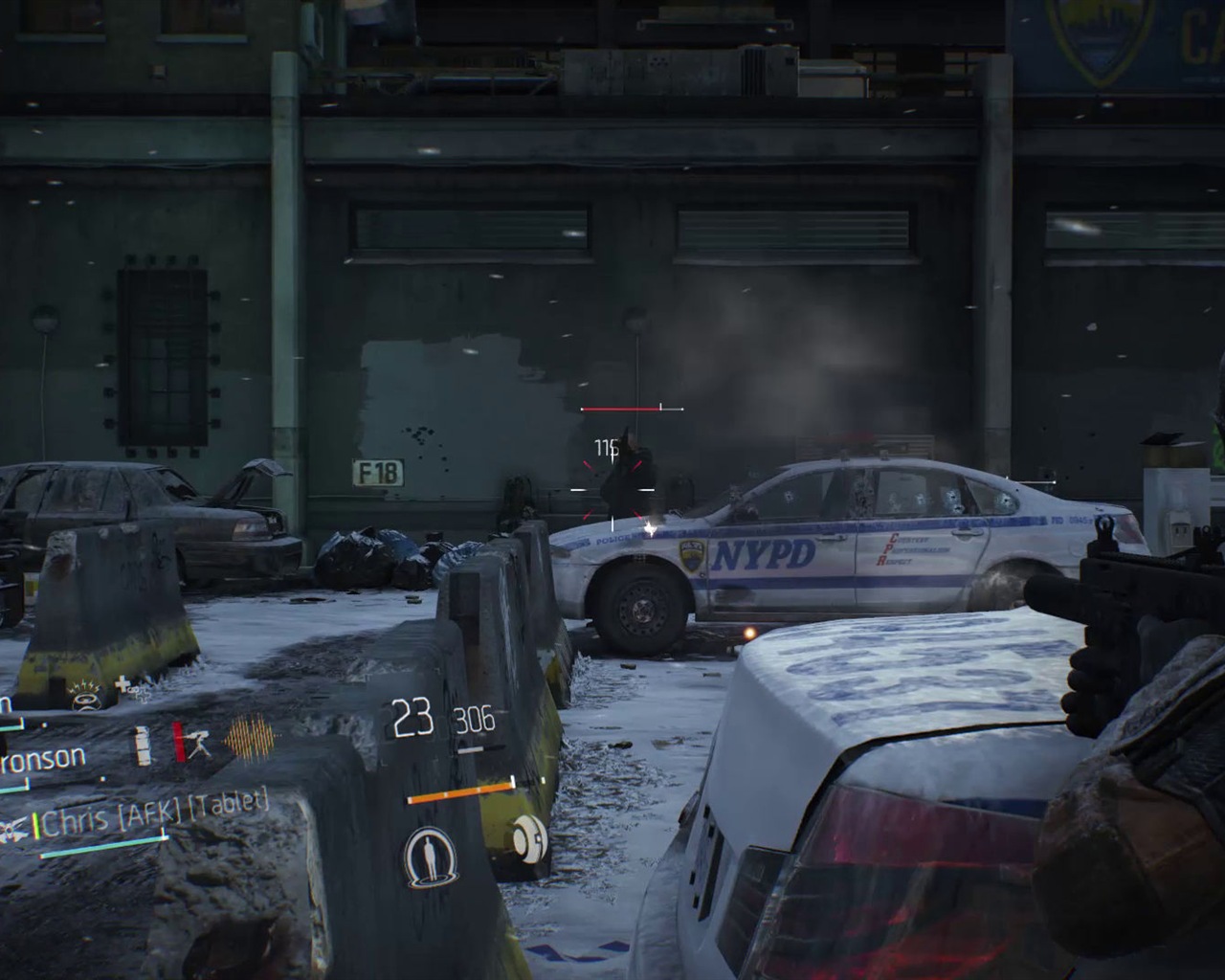Image resolution: width=1225 pixels, height=980 pixels.
Task: Select group member Chris [AFK] [Tablet]
Action: point(153,815)
